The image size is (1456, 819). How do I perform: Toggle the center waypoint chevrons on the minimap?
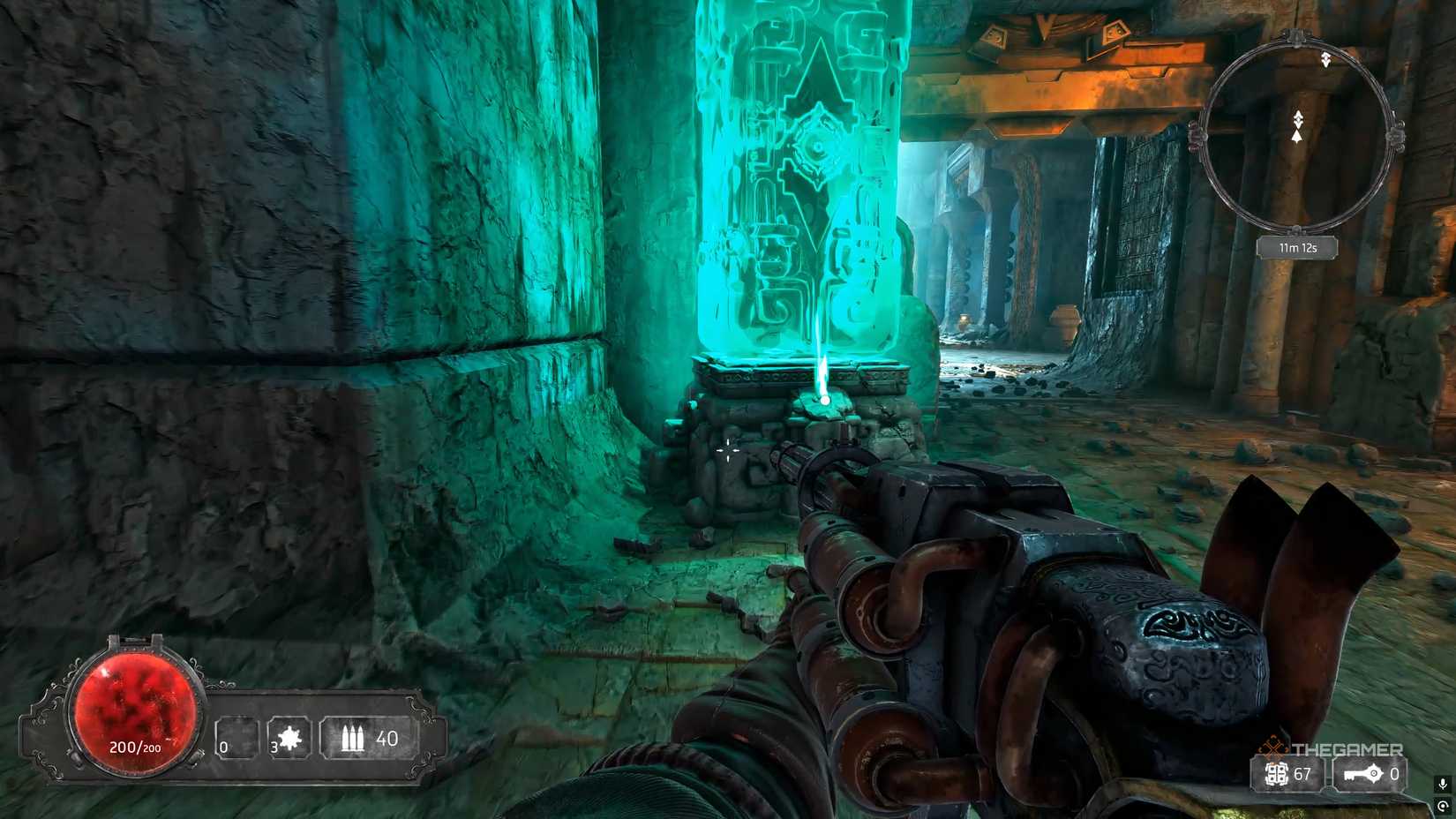1297,118
